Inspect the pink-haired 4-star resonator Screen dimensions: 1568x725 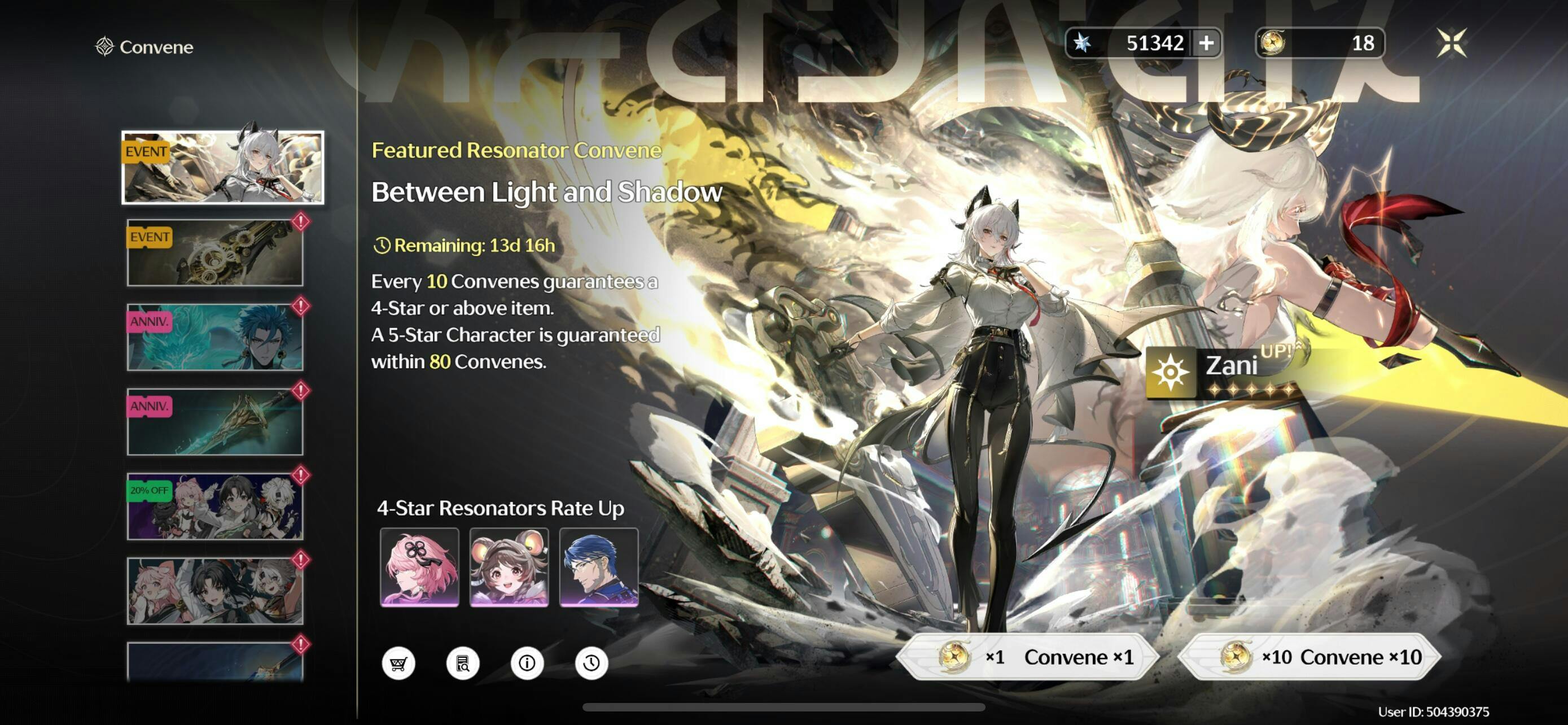[x=419, y=567]
